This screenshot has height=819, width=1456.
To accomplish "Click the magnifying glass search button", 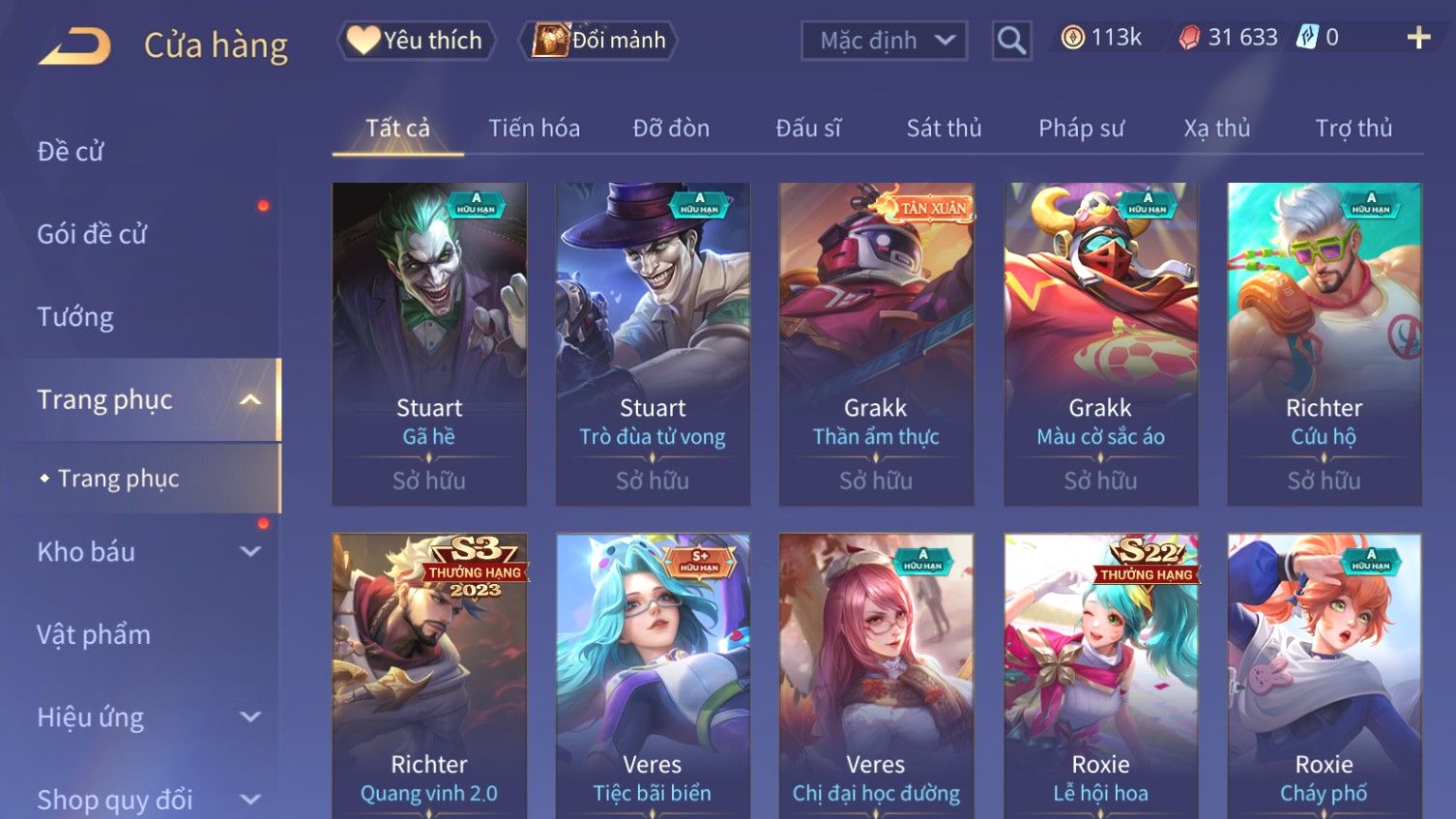I will [x=1011, y=41].
